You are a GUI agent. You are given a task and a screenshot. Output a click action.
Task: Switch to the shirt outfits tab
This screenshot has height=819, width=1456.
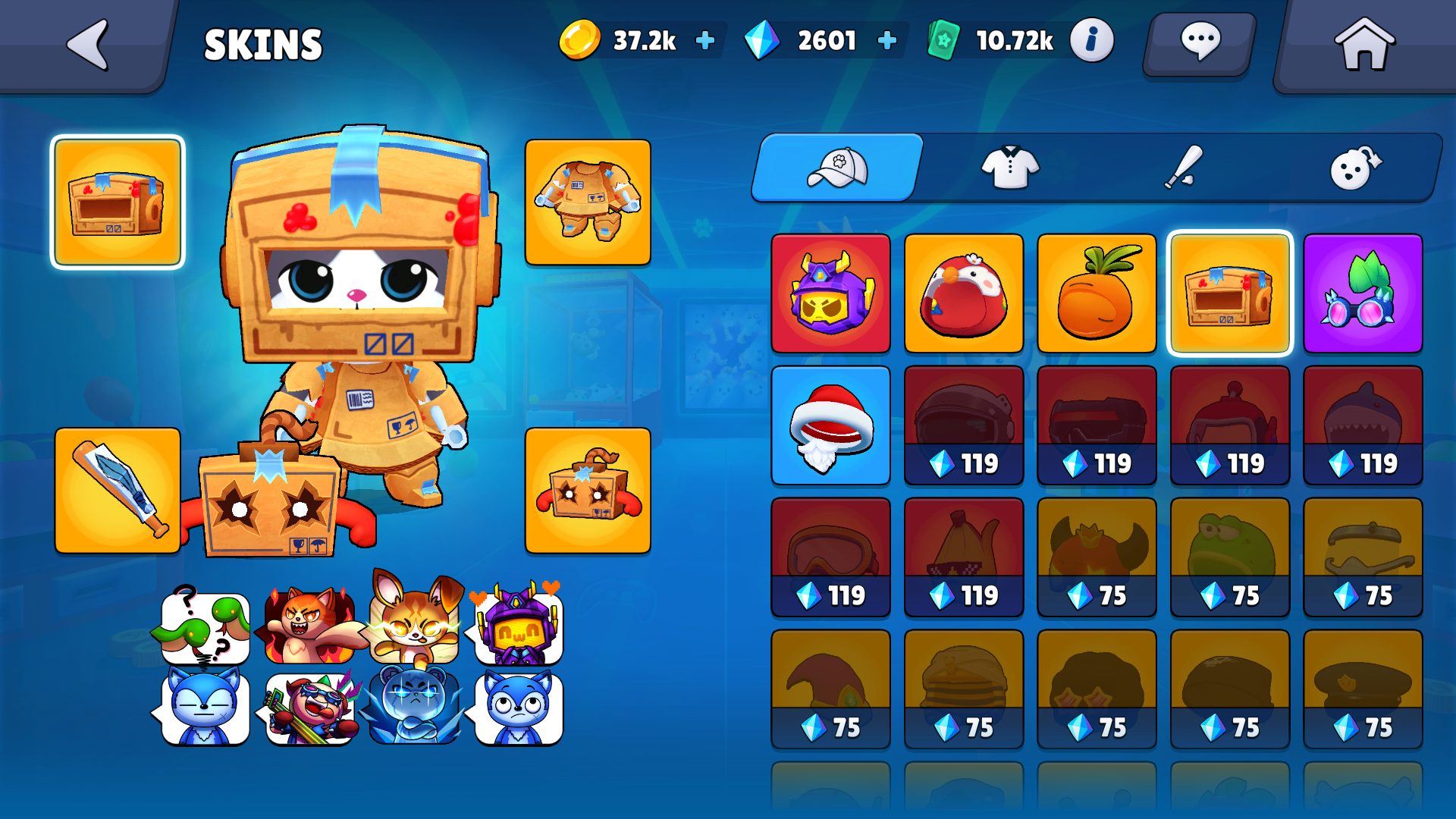[x=1010, y=168]
